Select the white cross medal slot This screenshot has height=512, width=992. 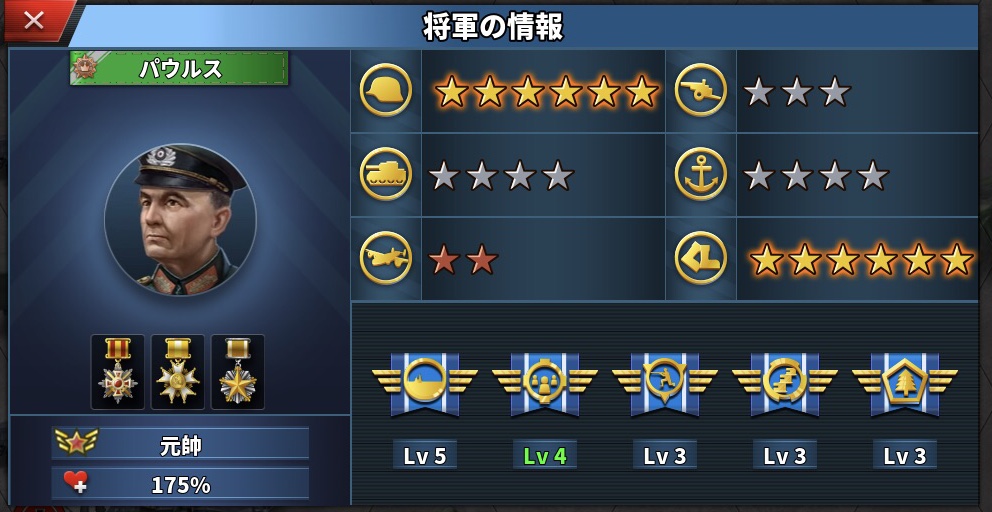click(x=178, y=371)
